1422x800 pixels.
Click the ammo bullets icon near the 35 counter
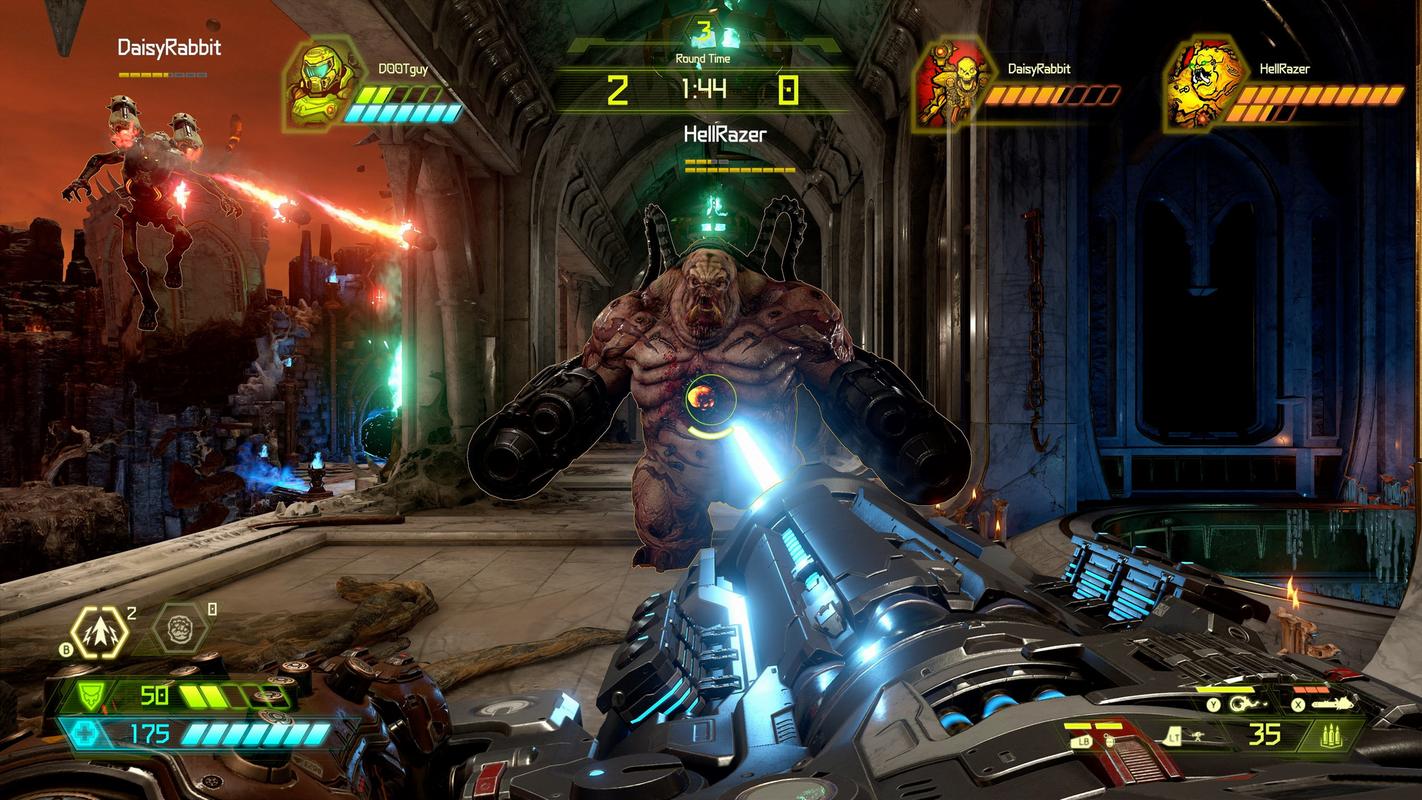[1333, 735]
